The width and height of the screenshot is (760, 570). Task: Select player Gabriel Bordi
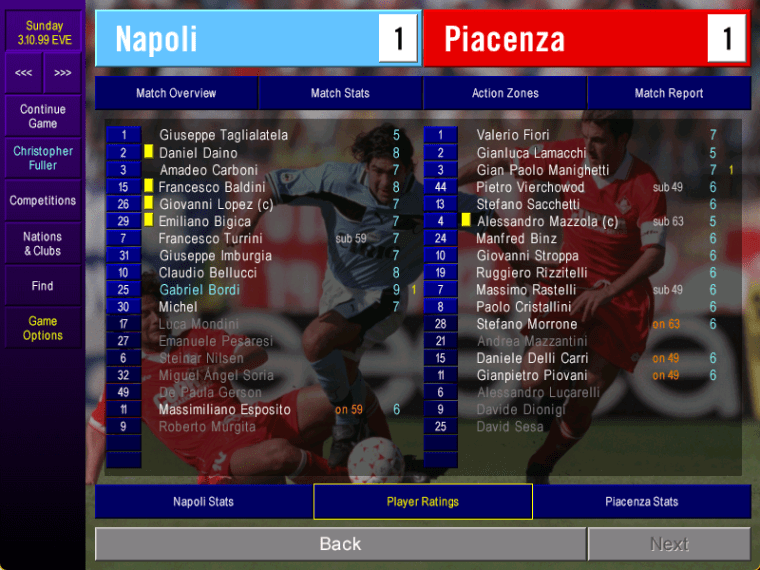200,290
